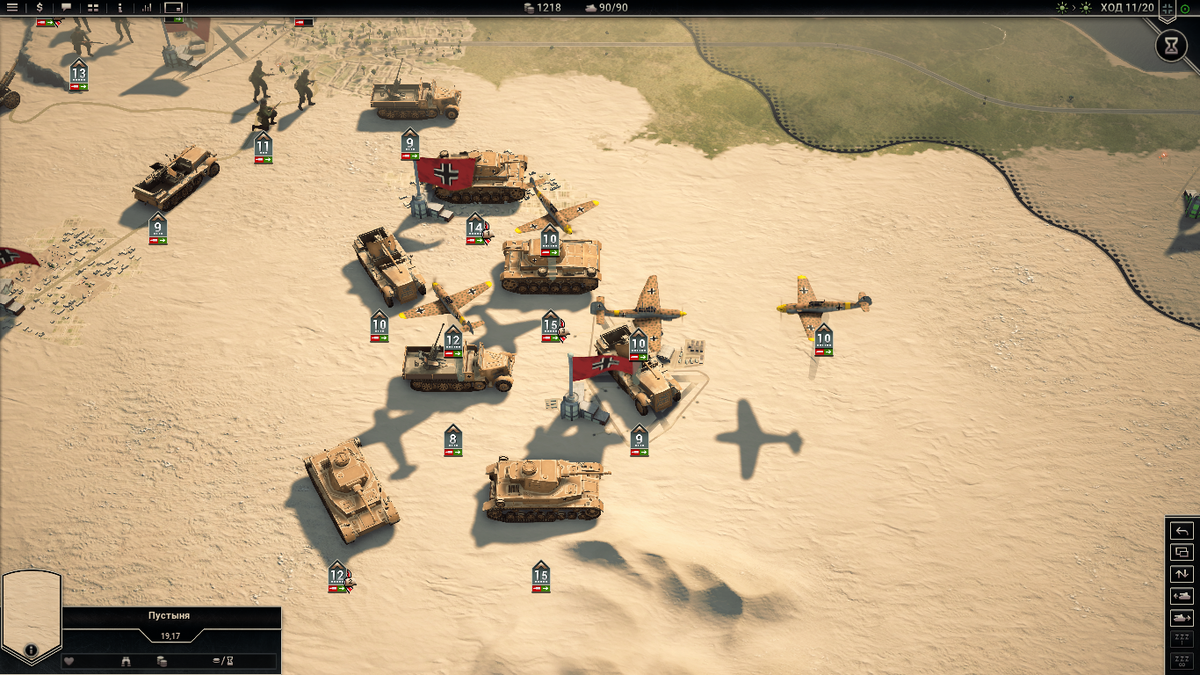1200x675 pixels.
Task: Open the hamburger main menu
Action: [x=12, y=7]
